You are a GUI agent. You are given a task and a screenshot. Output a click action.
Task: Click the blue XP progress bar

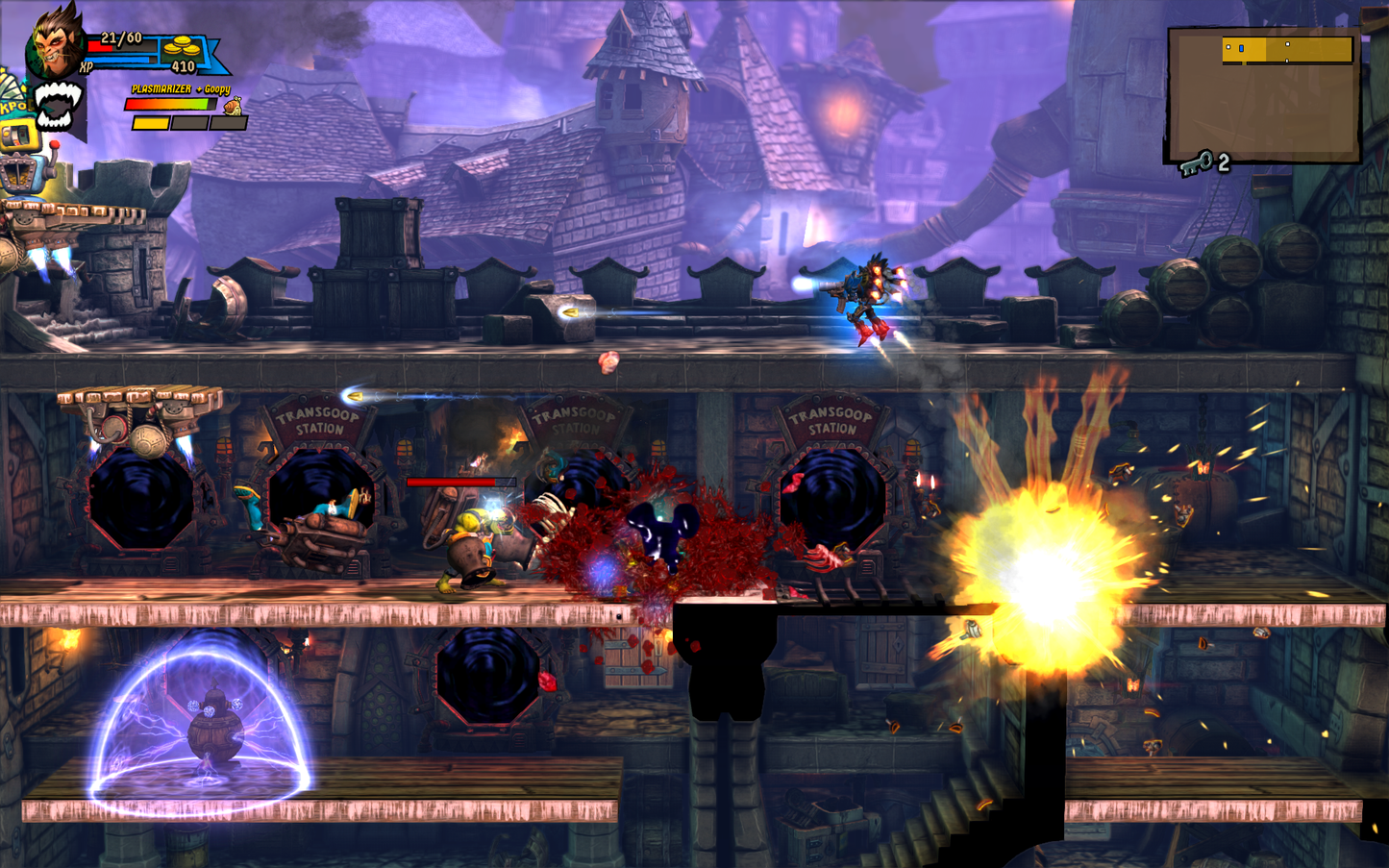click(119, 60)
